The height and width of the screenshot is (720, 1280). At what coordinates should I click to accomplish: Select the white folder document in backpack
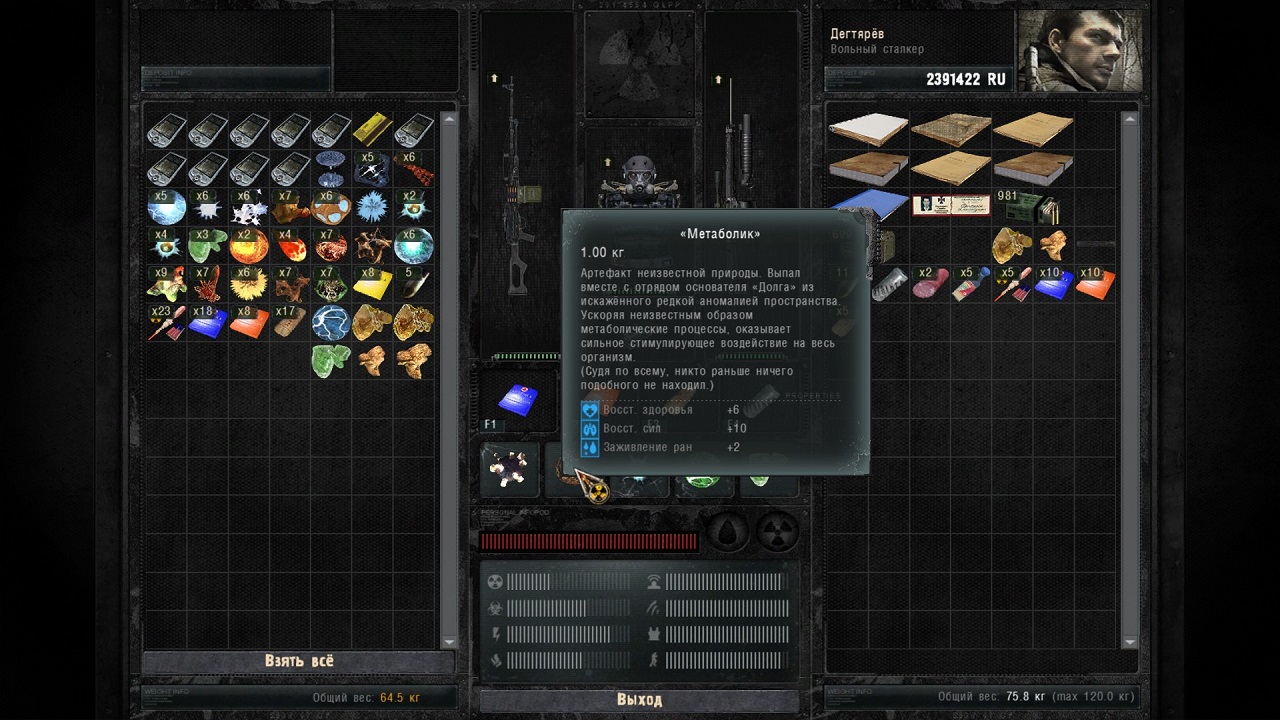tap(868, 129)
